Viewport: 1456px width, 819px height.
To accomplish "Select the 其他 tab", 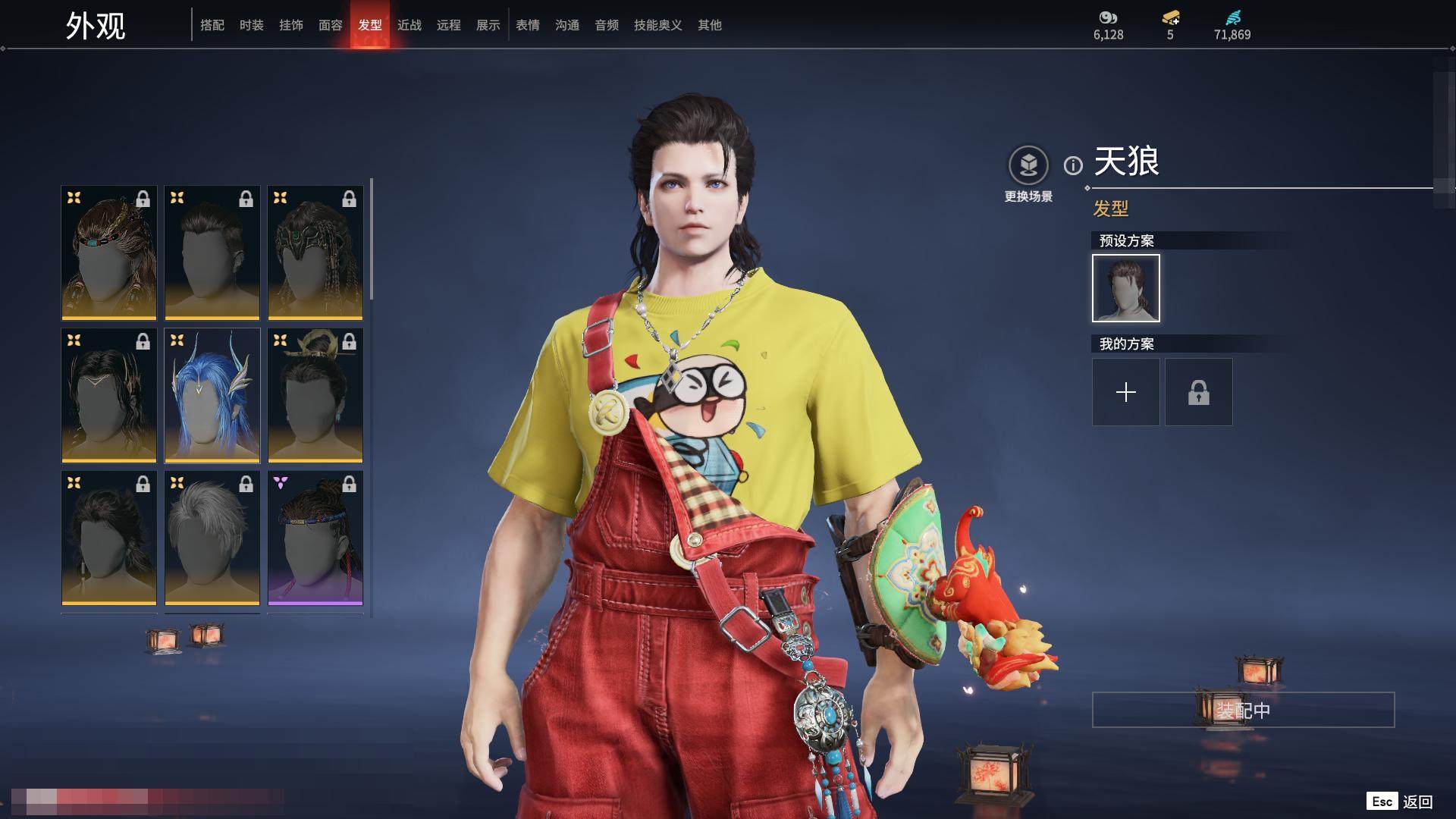I will (x=710, y=25).
